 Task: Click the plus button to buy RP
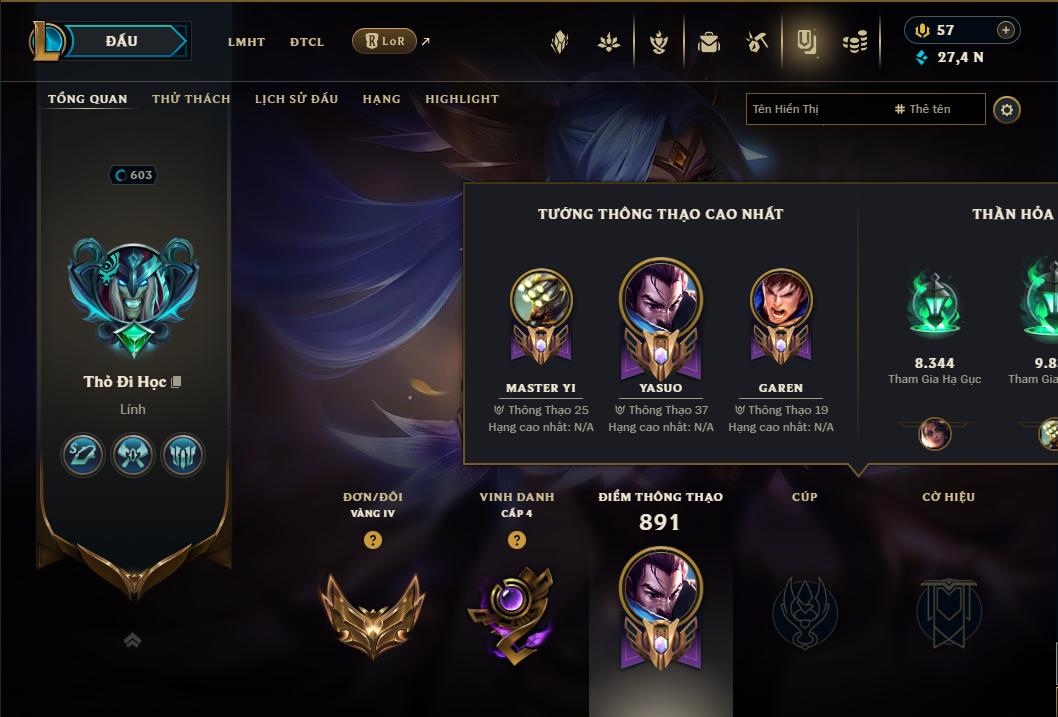(x=1005, y=30)
